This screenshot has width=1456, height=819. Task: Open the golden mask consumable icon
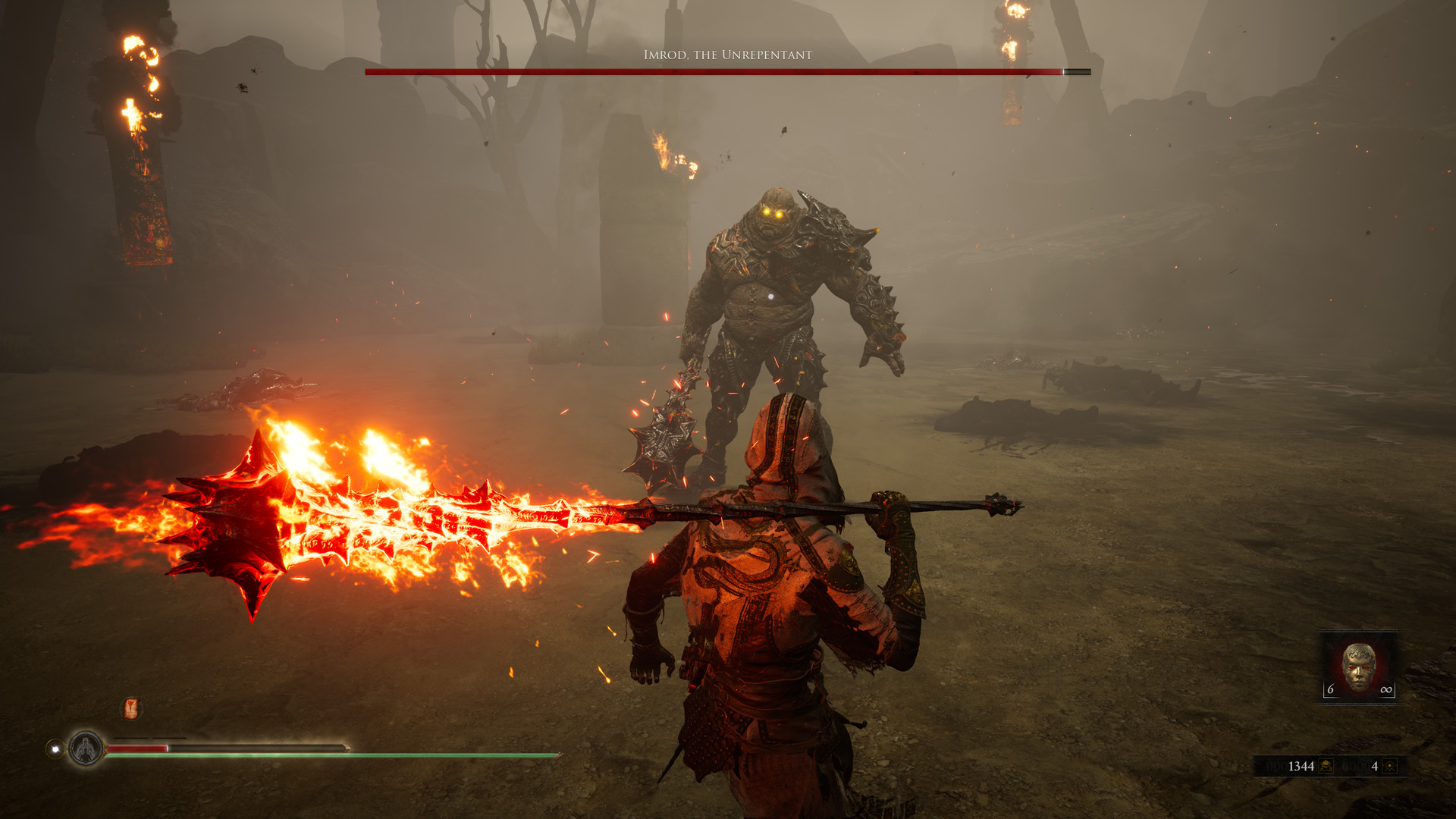click(x=1358, y=665)
